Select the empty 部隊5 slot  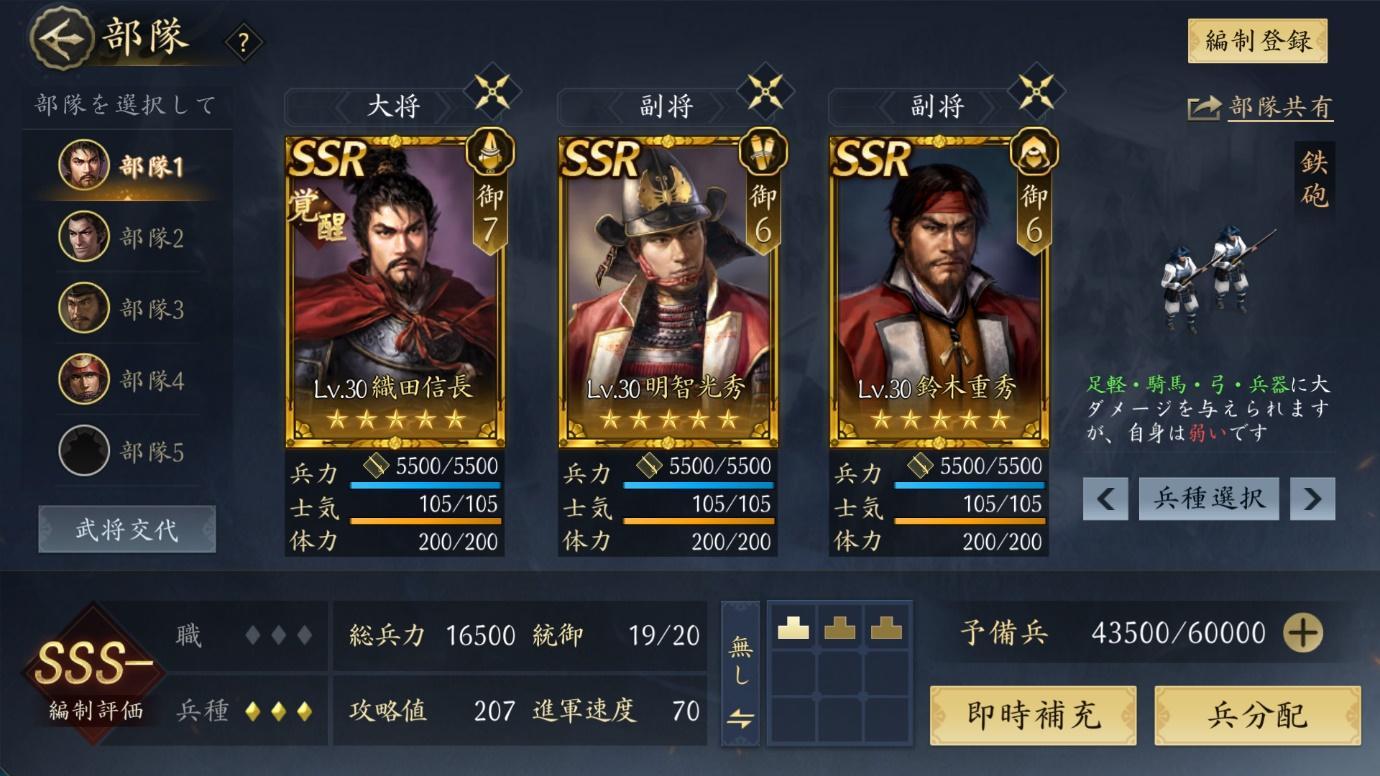pos(125,452)
